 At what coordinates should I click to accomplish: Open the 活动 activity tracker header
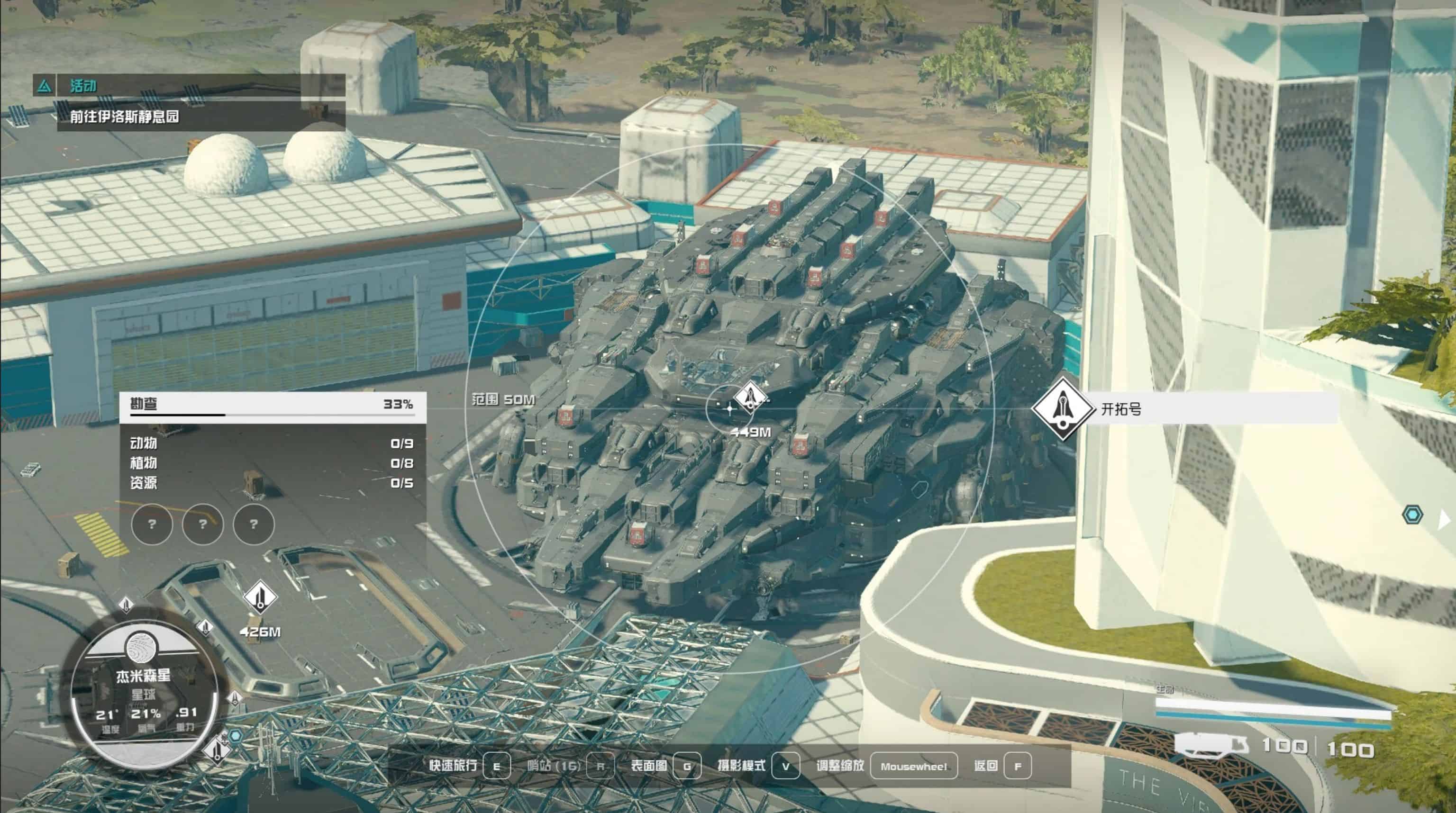click(82, 86)
